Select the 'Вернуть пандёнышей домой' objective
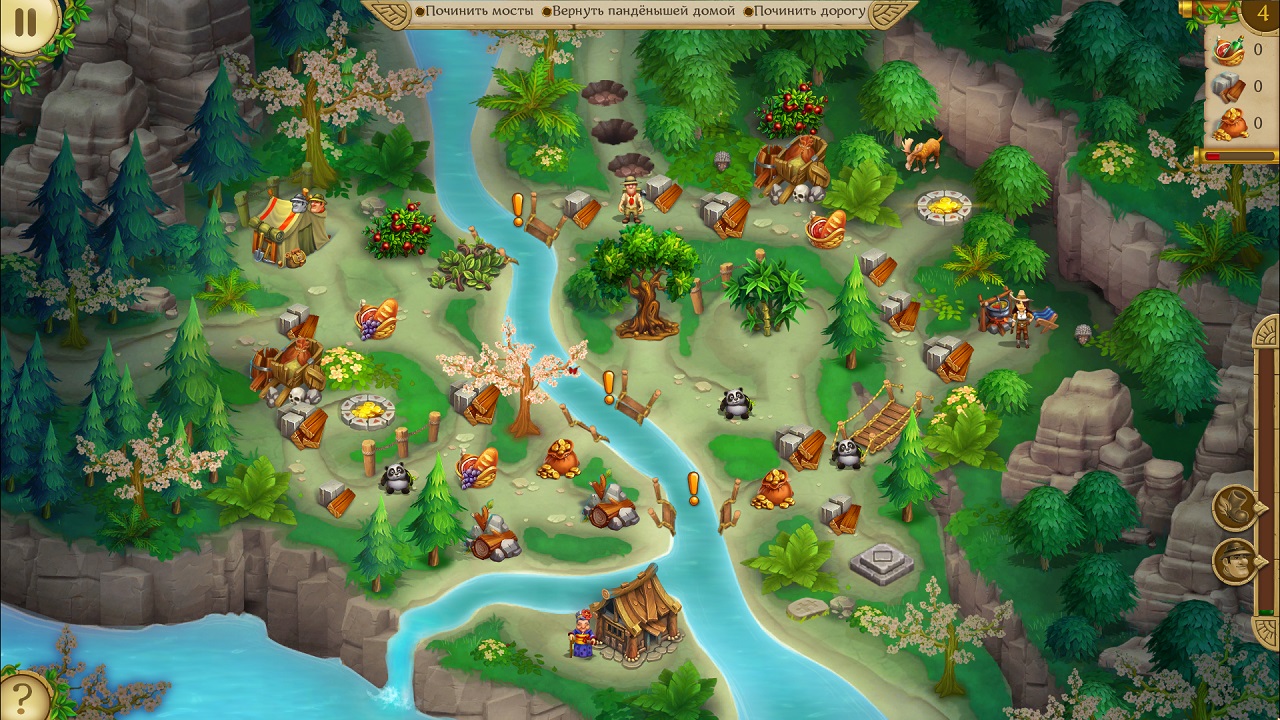 click(643, 11)
